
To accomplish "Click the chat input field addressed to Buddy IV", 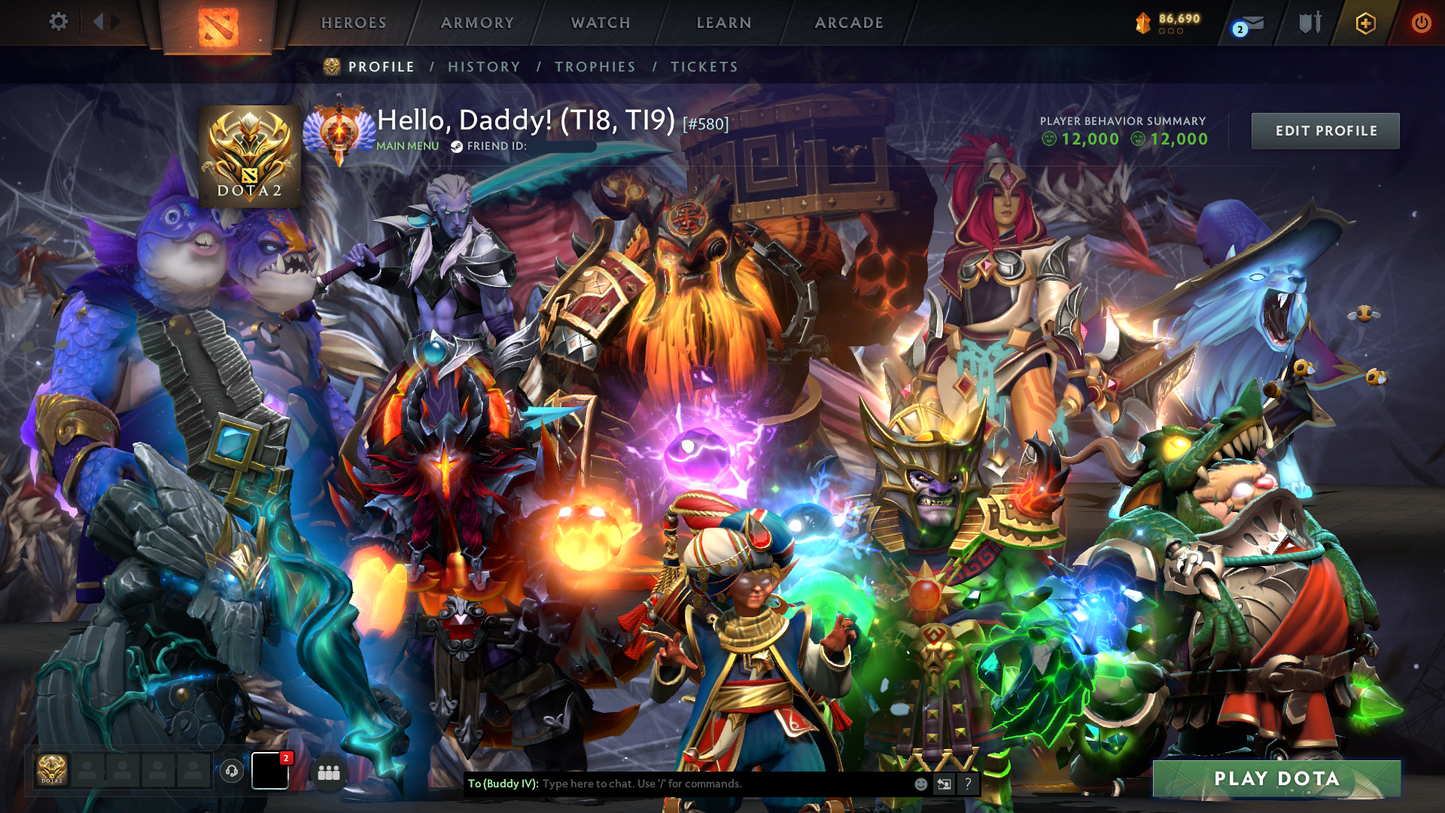I will (700, 784).
